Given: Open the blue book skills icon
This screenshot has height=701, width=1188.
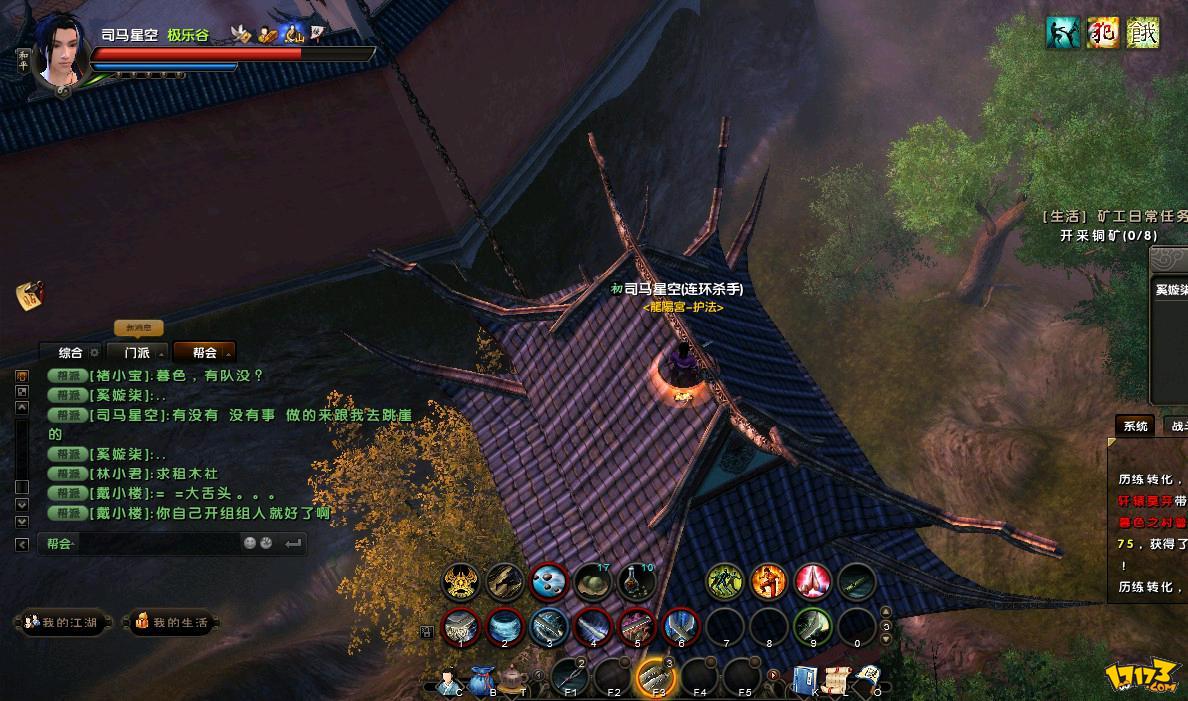Looking at the screenshot, I should tap(806, 679).
